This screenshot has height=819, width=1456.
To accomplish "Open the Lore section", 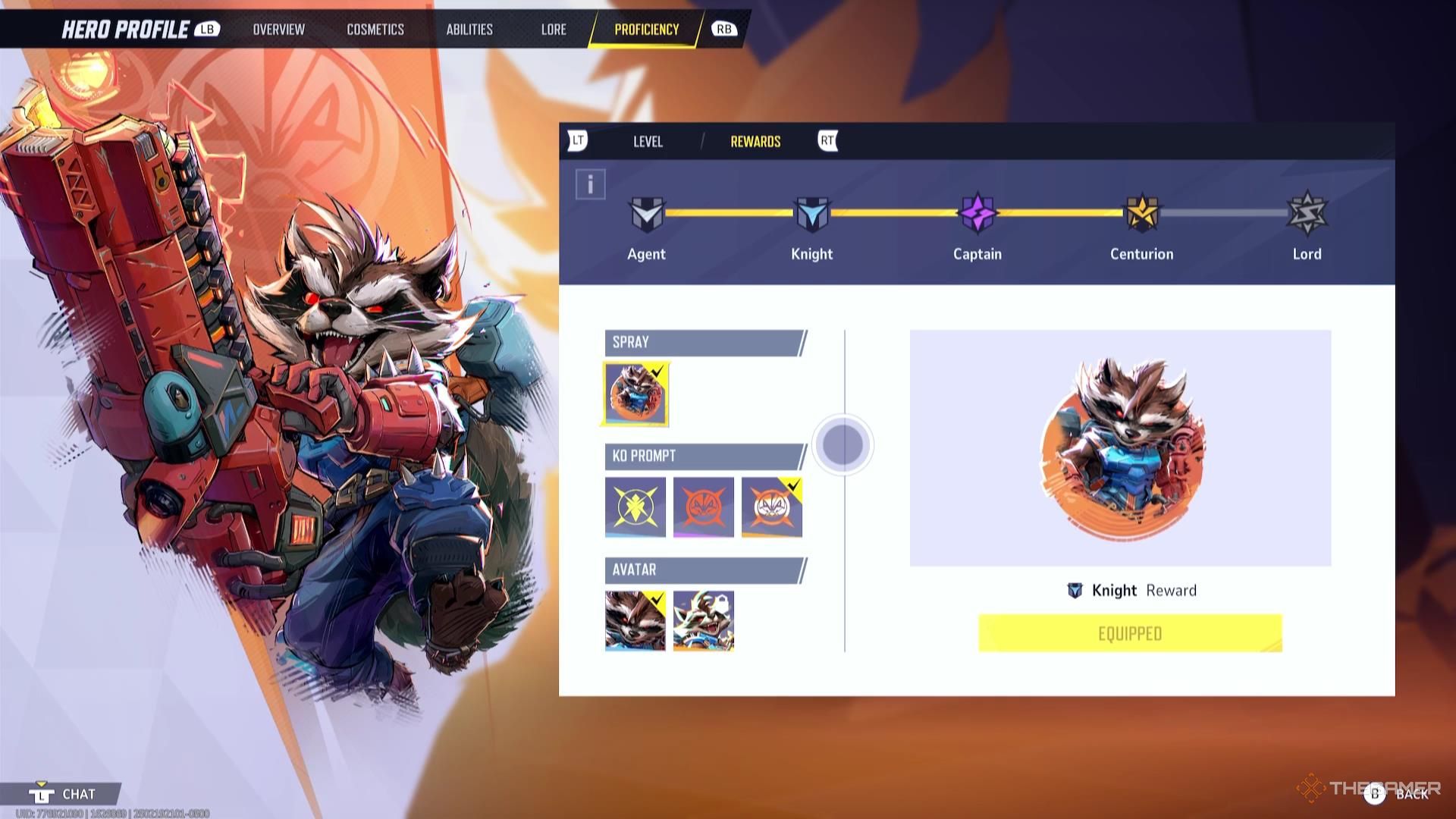I will (553, 30).
